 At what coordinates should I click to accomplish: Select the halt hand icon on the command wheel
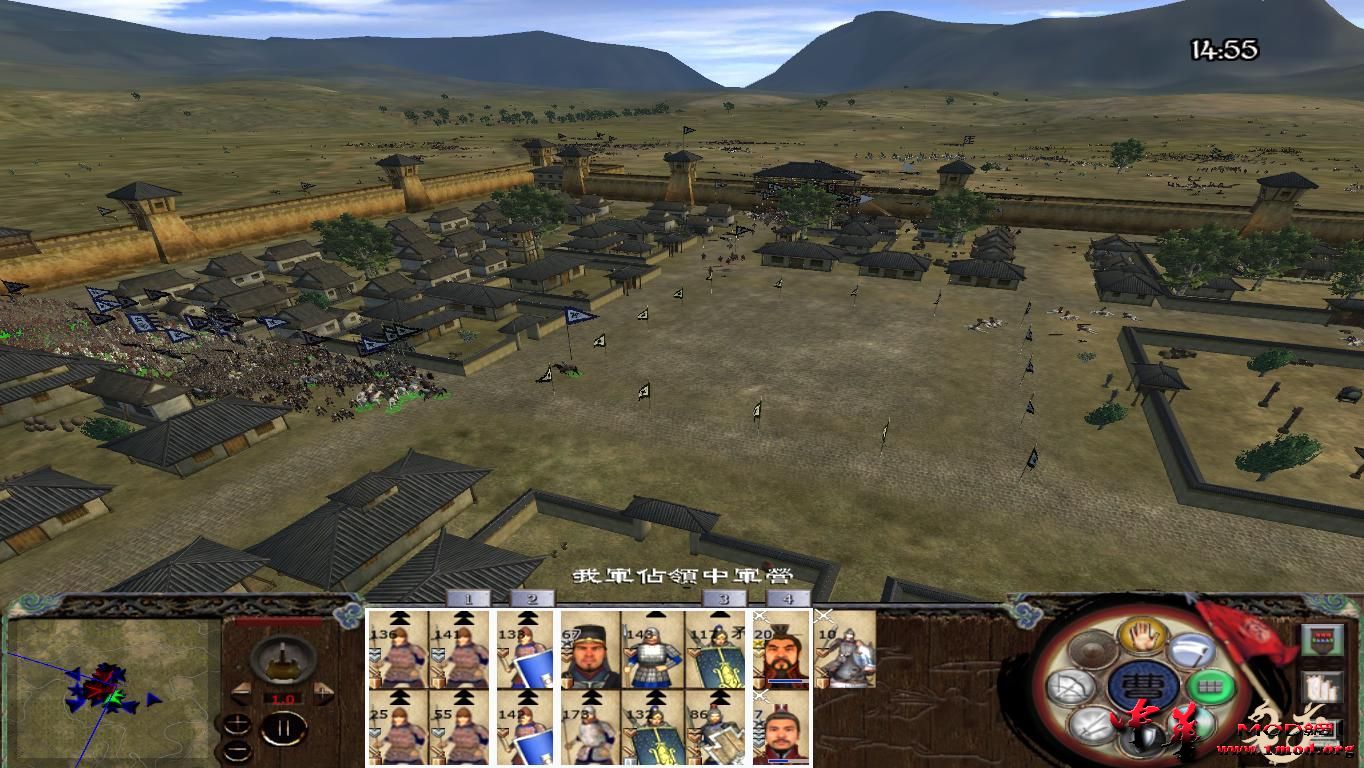coord(1142,638)
